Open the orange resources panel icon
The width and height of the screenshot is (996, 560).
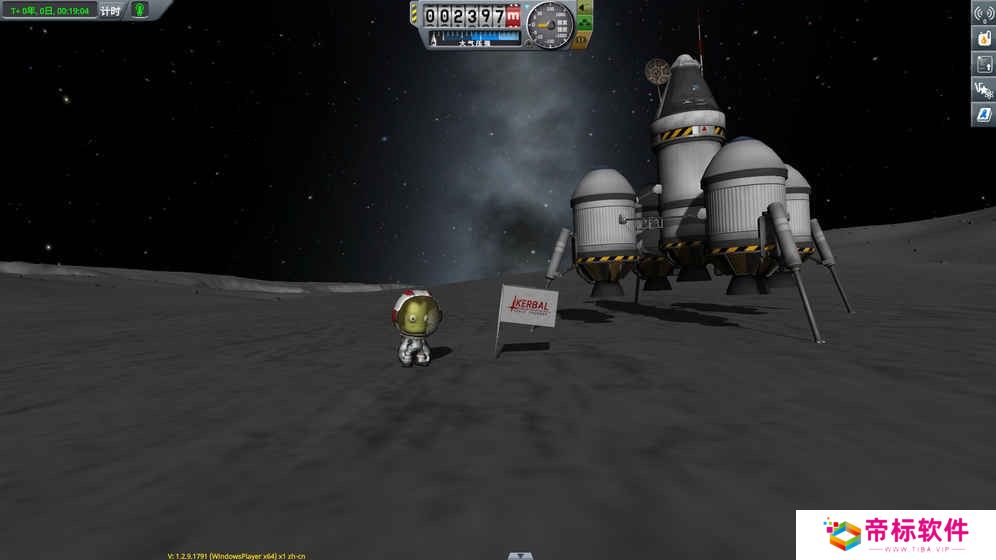(982, 39)
